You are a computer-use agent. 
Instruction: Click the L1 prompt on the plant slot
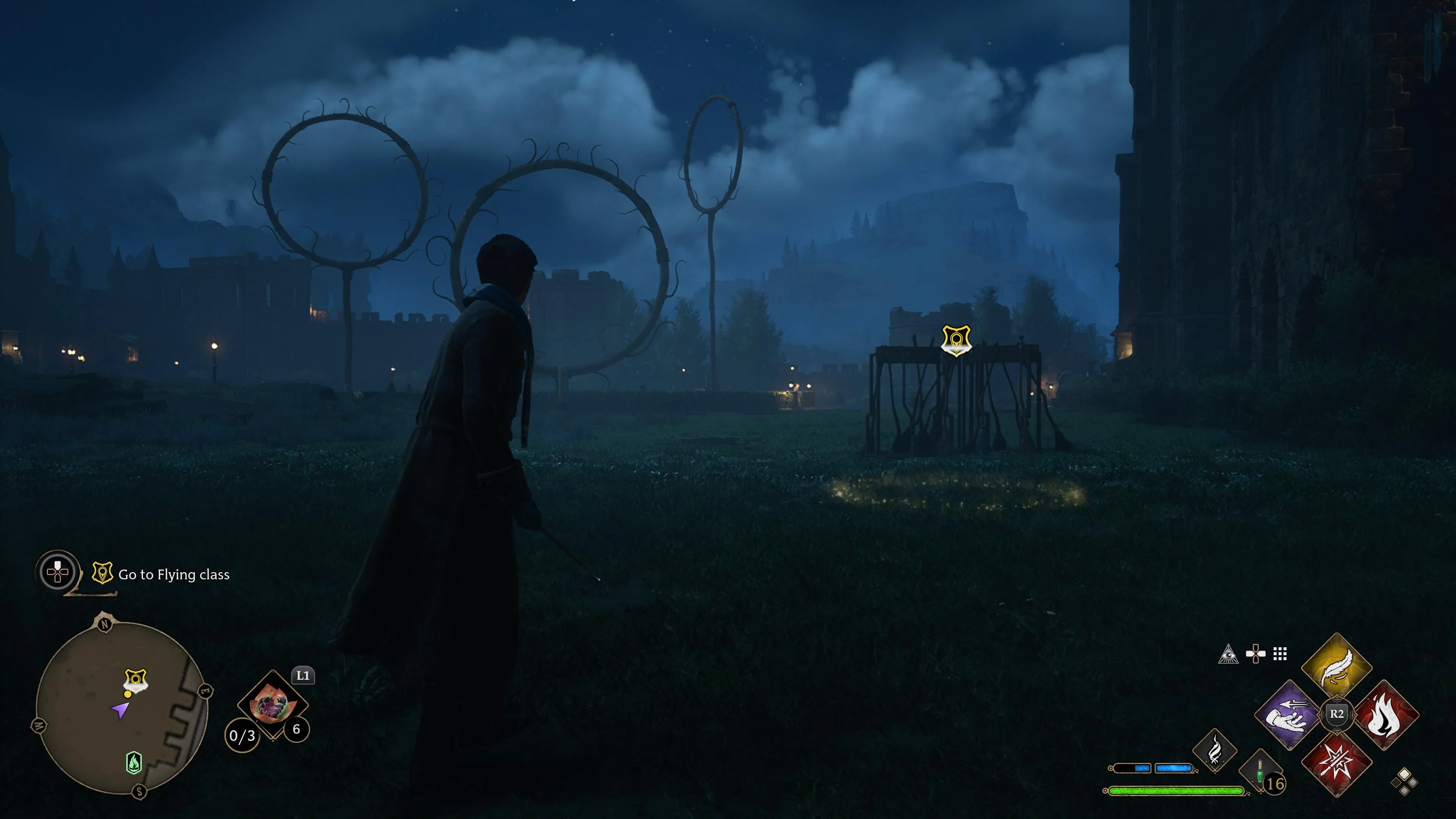[x=303, y=675]
